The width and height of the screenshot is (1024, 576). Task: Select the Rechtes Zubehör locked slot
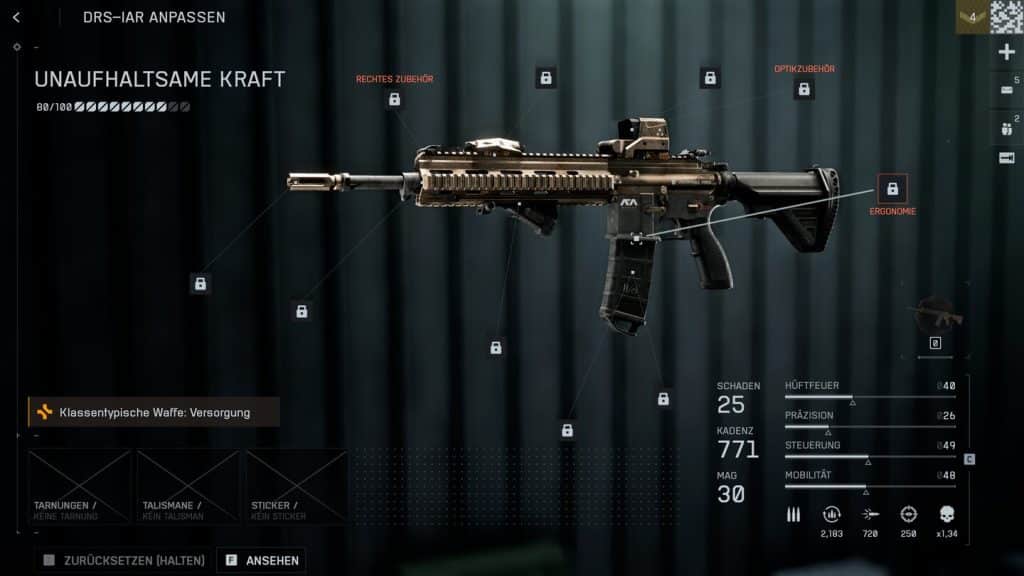click(394, 99)
